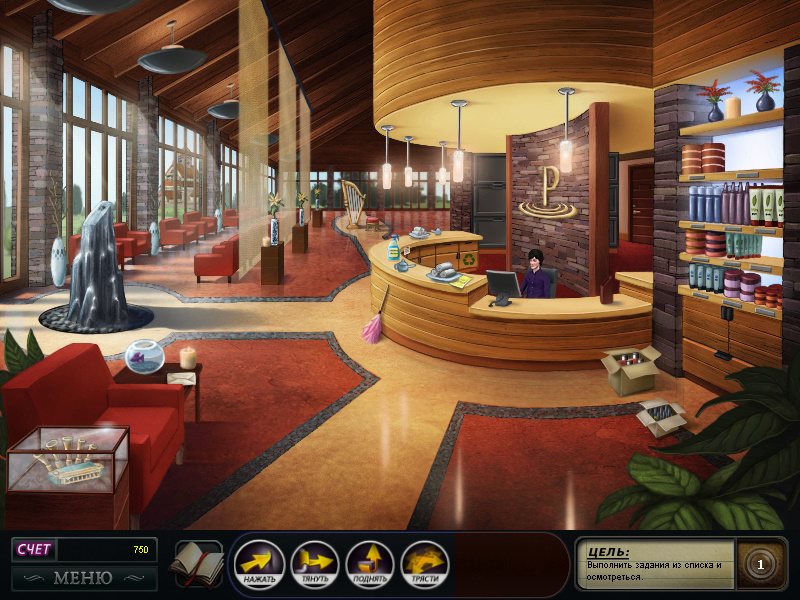Click the ЦЕЛЬ objective panel
This screenshot has width=800, height=600.
click(656, 565)
